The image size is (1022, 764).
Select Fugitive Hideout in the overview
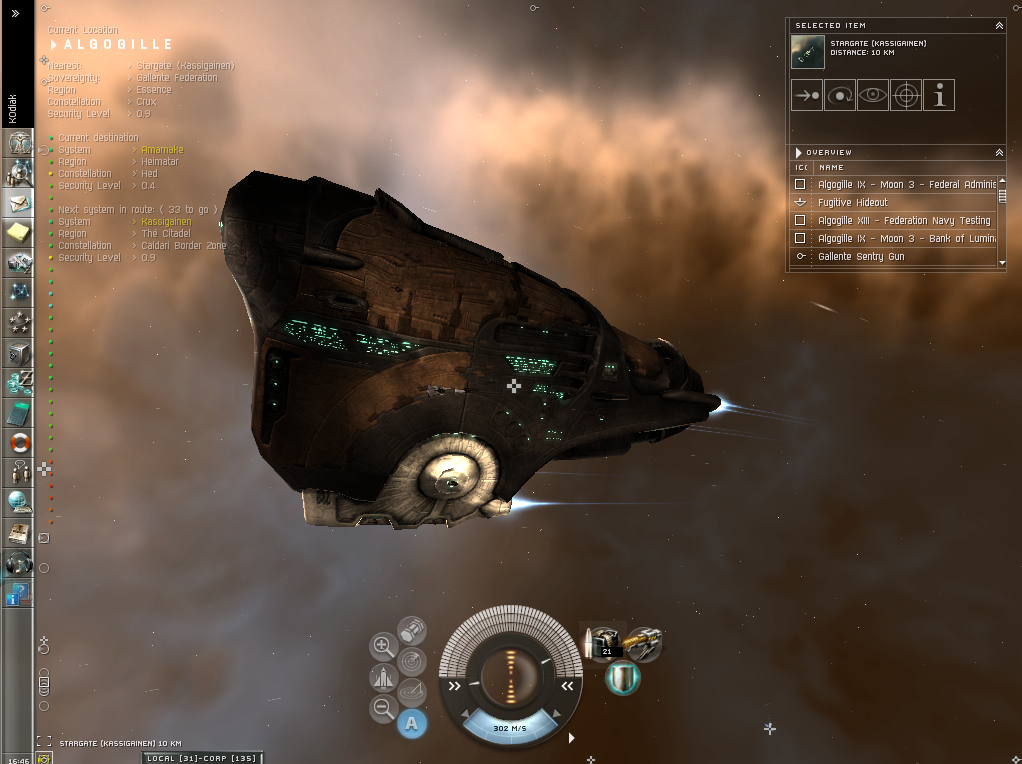853,202
